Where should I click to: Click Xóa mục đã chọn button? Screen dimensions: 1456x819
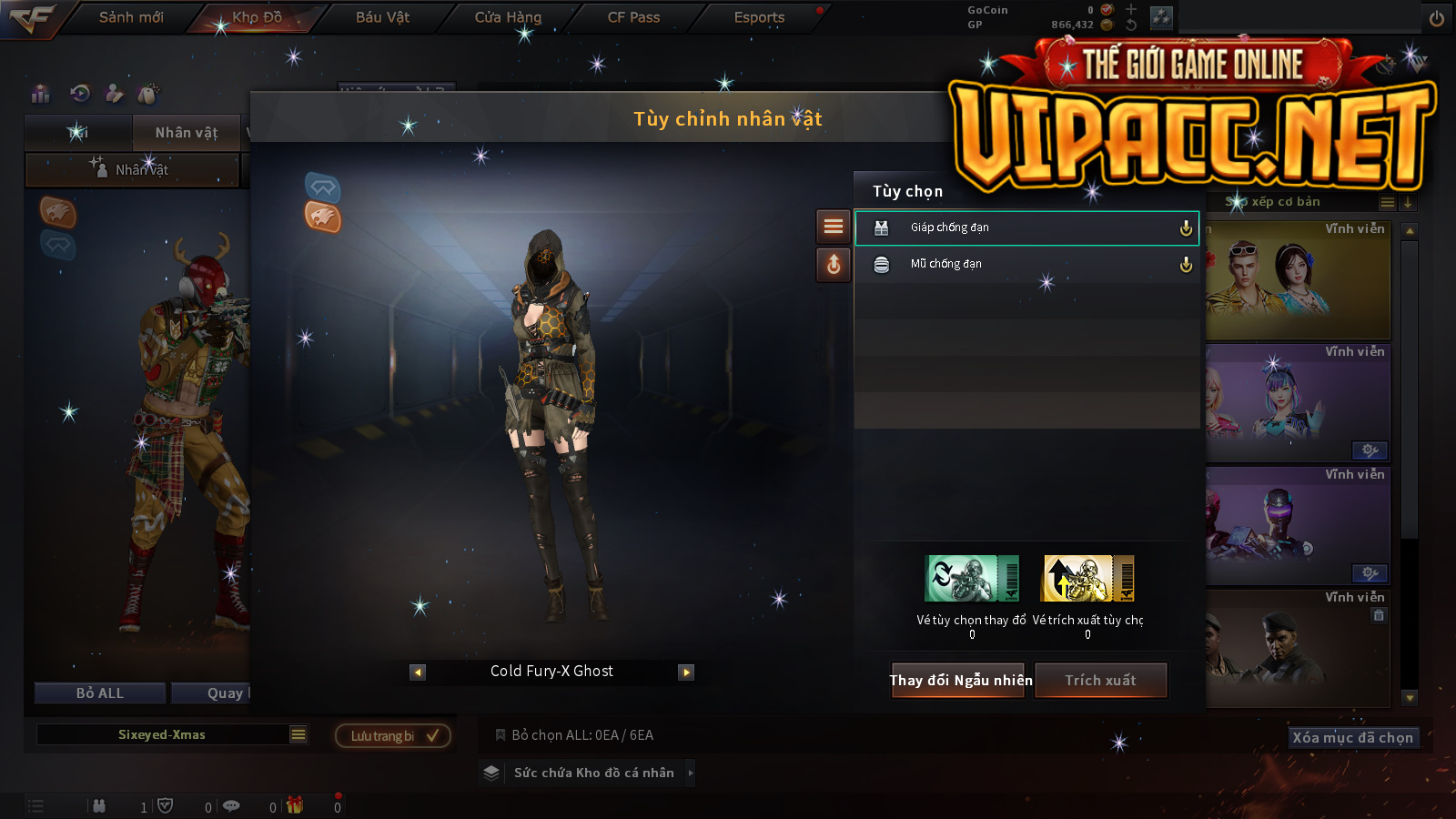pos(1352,737)
